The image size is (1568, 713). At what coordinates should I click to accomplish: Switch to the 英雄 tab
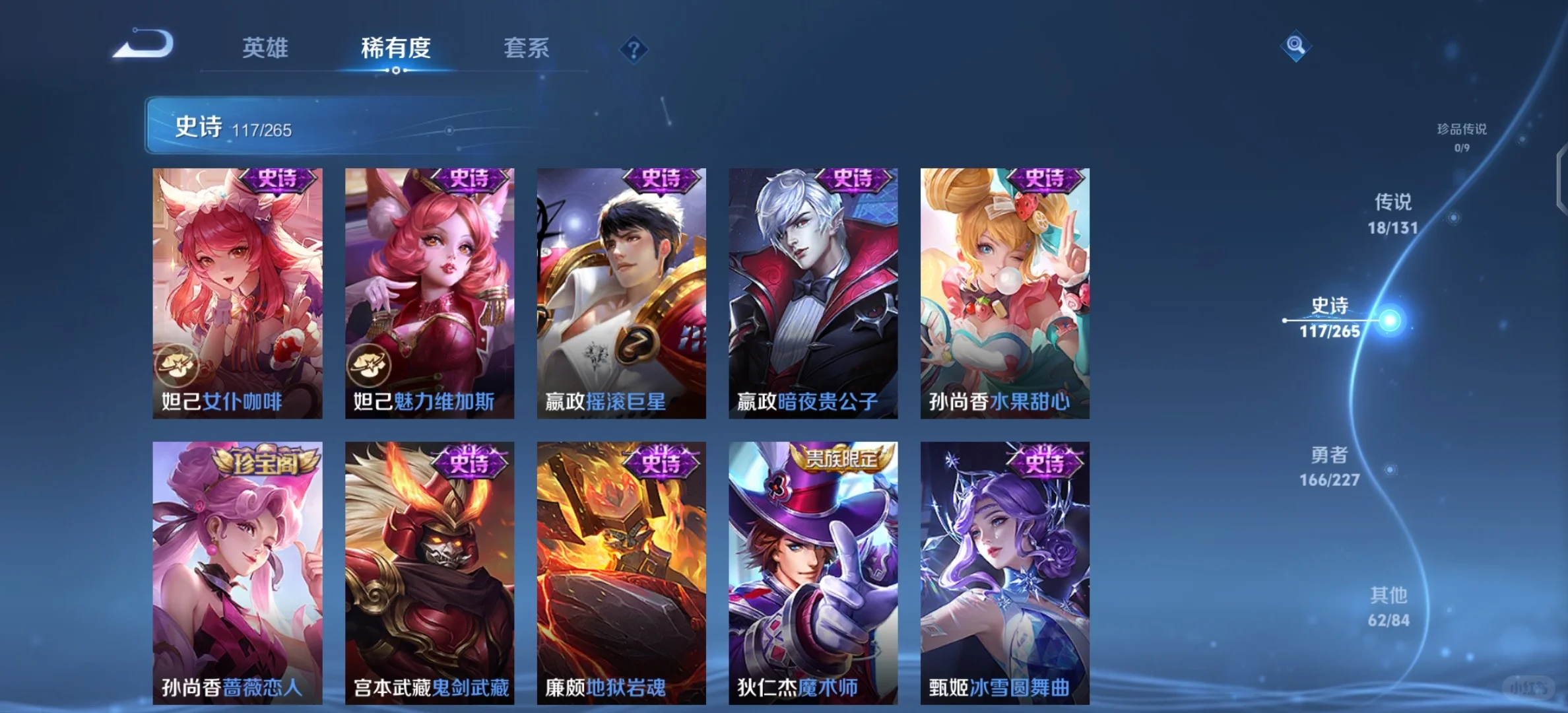coord(265,48)
